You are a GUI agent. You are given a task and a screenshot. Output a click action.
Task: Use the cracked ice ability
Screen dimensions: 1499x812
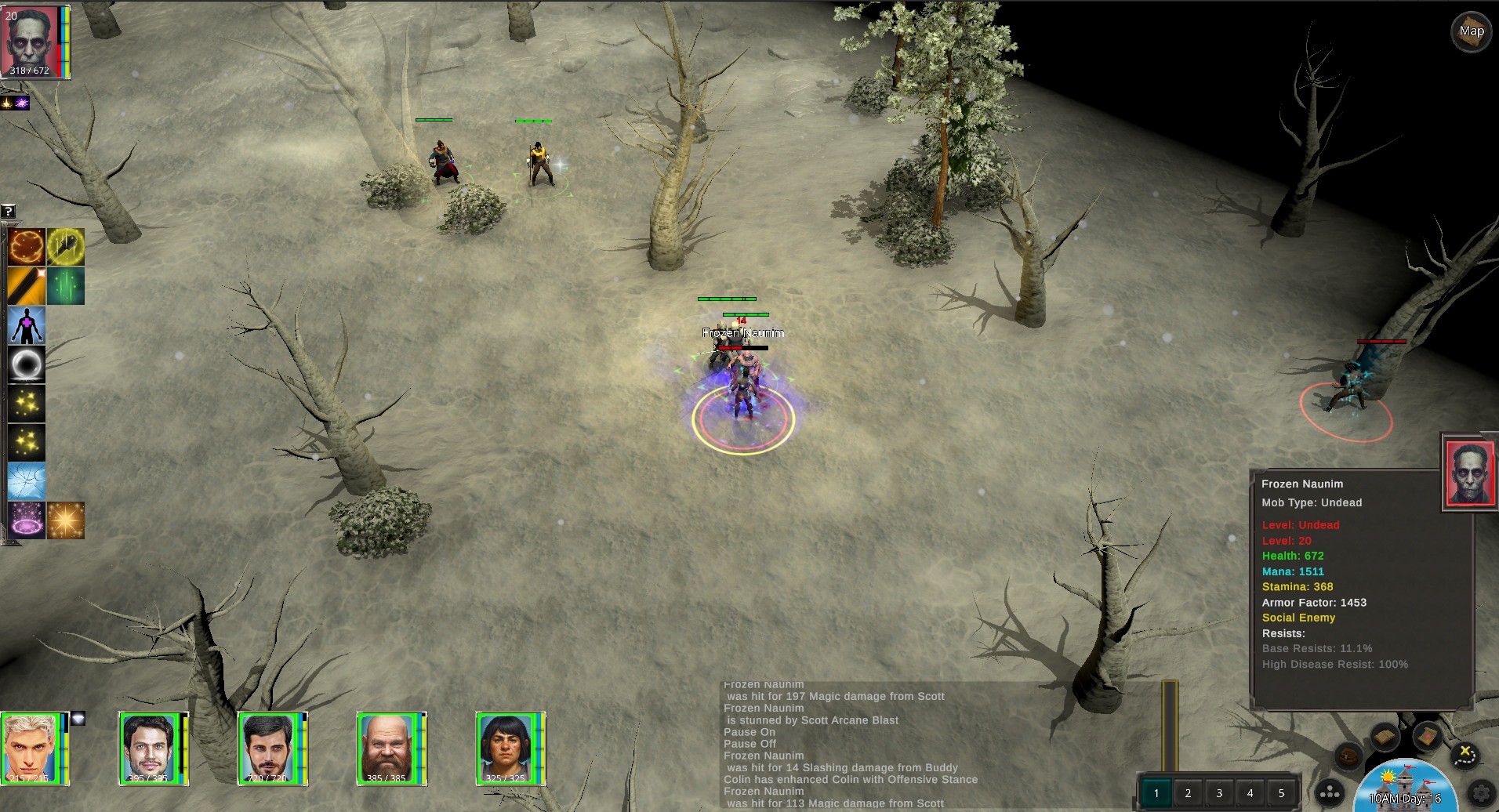pyautogui.click(x=27, y=481)
